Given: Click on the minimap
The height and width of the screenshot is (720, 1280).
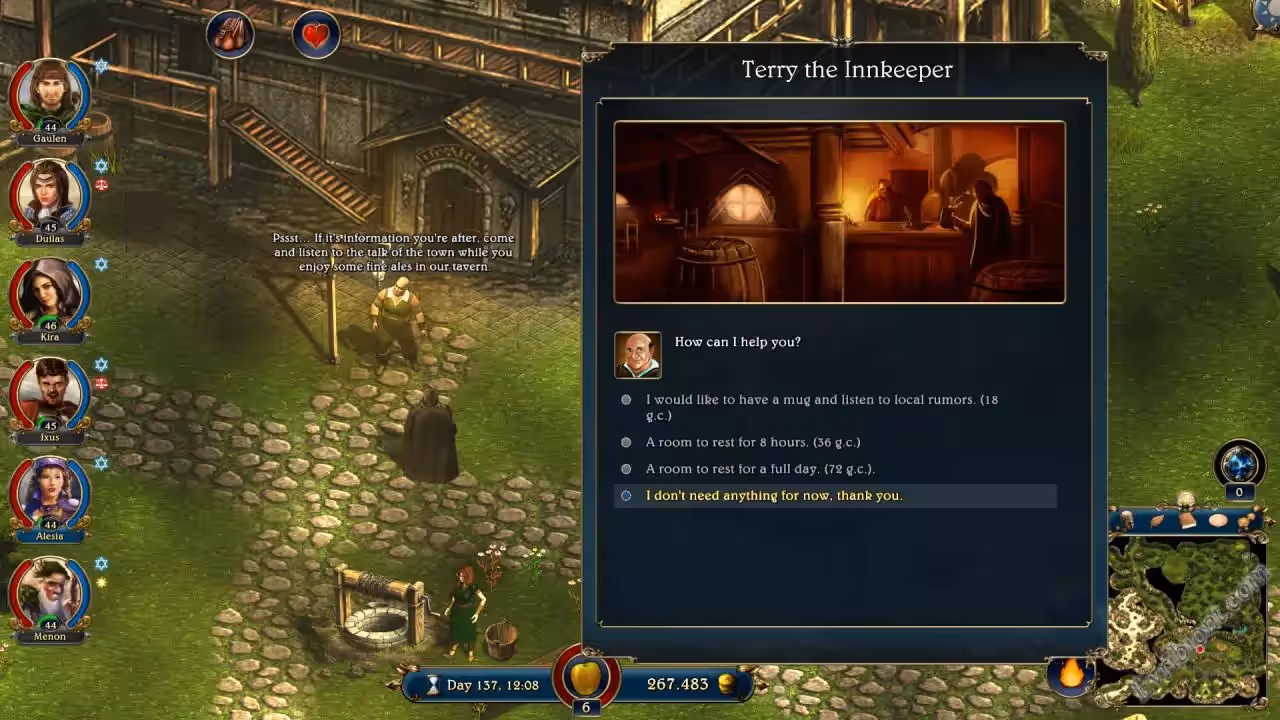Looking at the screenshot, I should [1187, 617].
